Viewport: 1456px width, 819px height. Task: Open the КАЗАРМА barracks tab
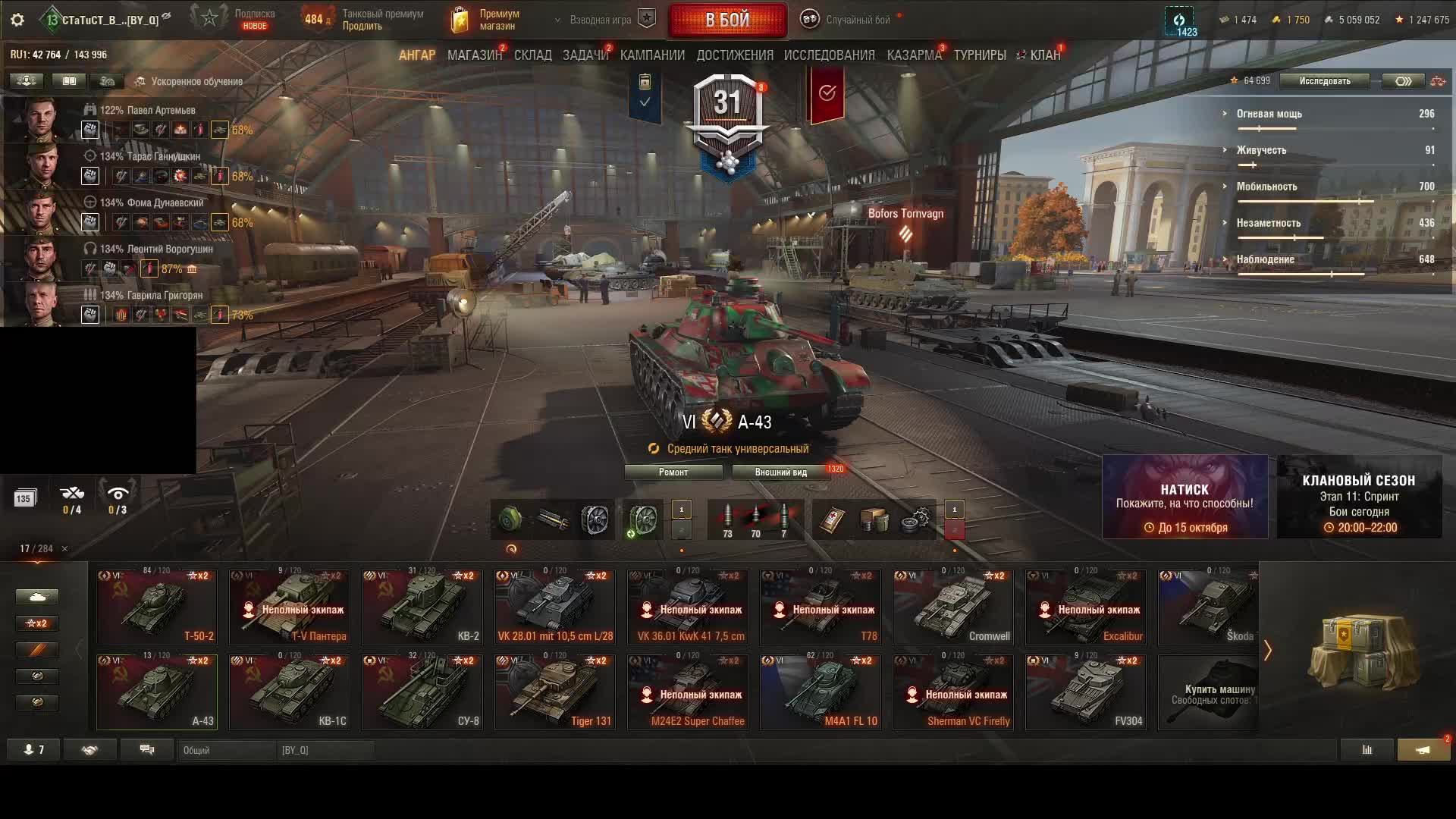click(x=914, y=55)
